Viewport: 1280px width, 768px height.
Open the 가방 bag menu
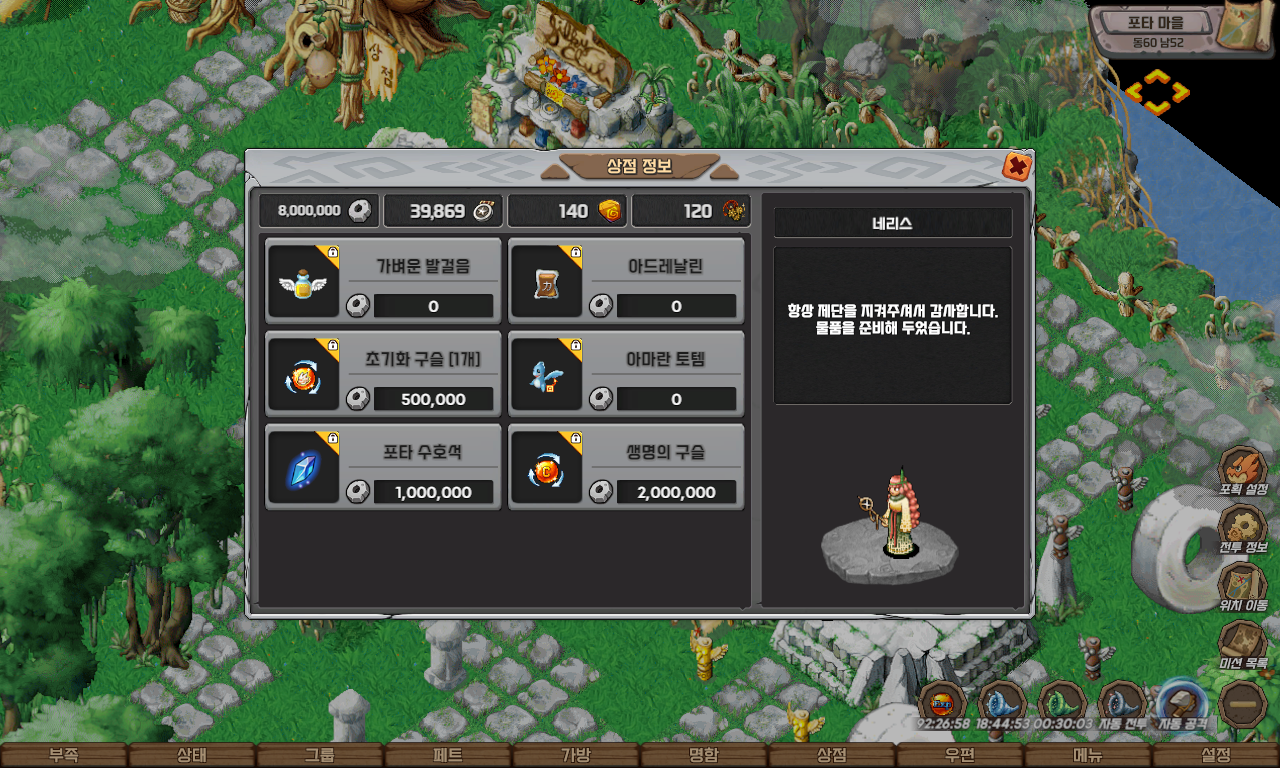point(575,756)
